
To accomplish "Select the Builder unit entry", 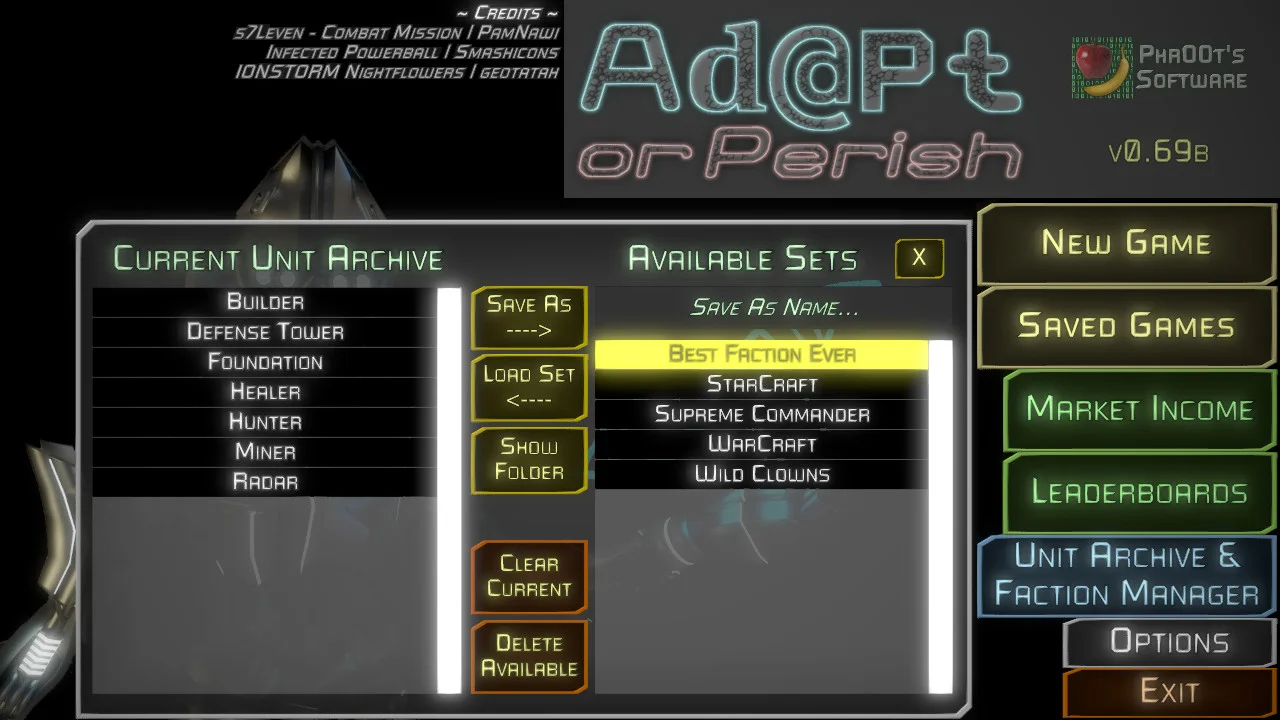I will [265, 301].
